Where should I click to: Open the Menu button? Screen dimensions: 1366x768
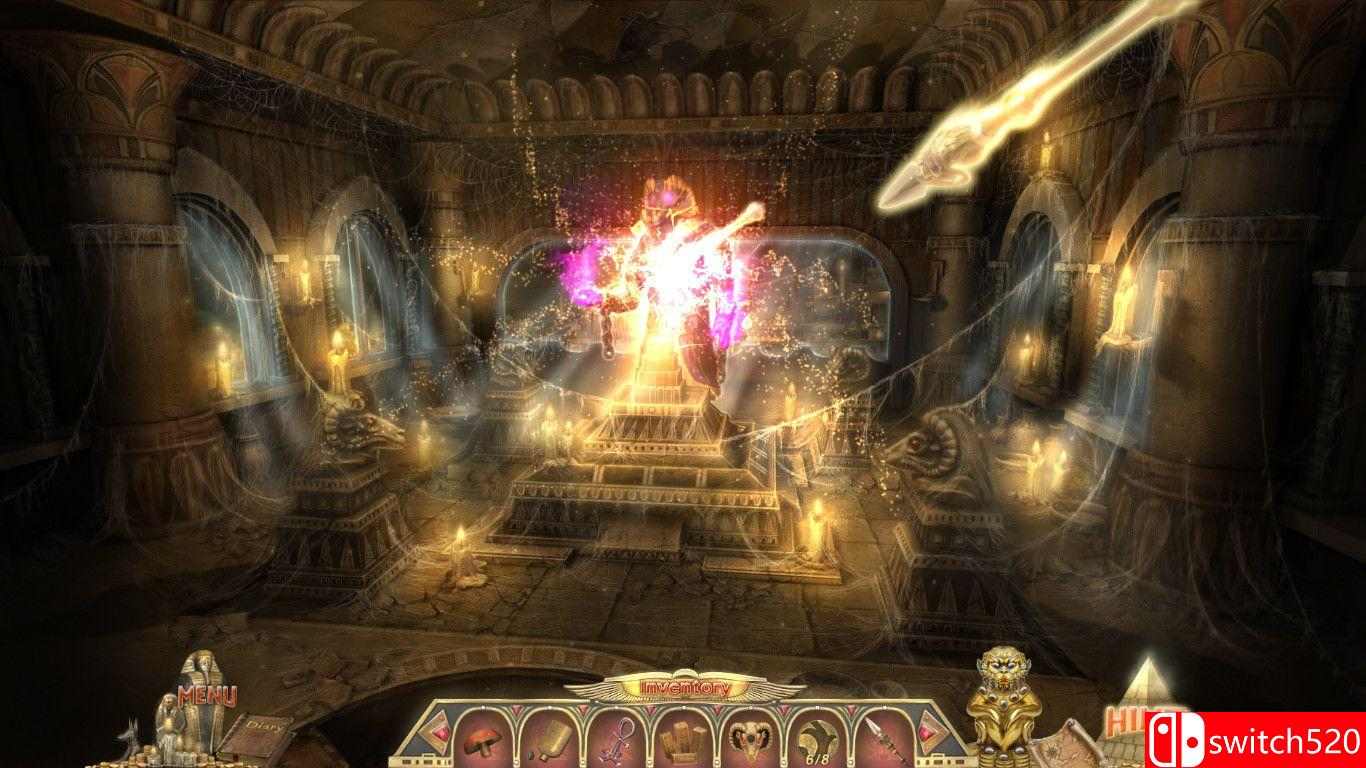[x=207, y=695]
